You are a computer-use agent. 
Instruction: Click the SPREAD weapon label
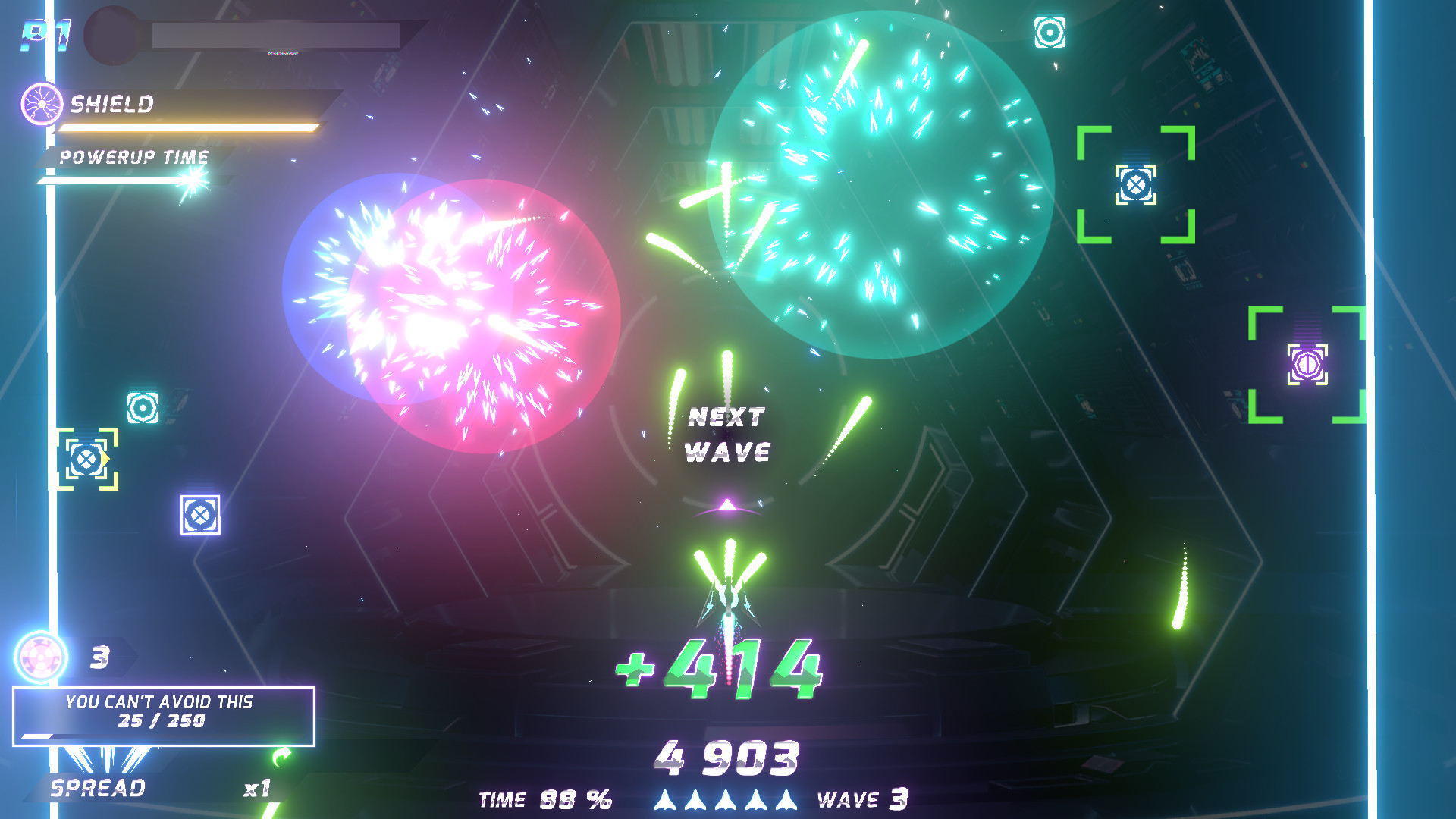pos(96,789)
